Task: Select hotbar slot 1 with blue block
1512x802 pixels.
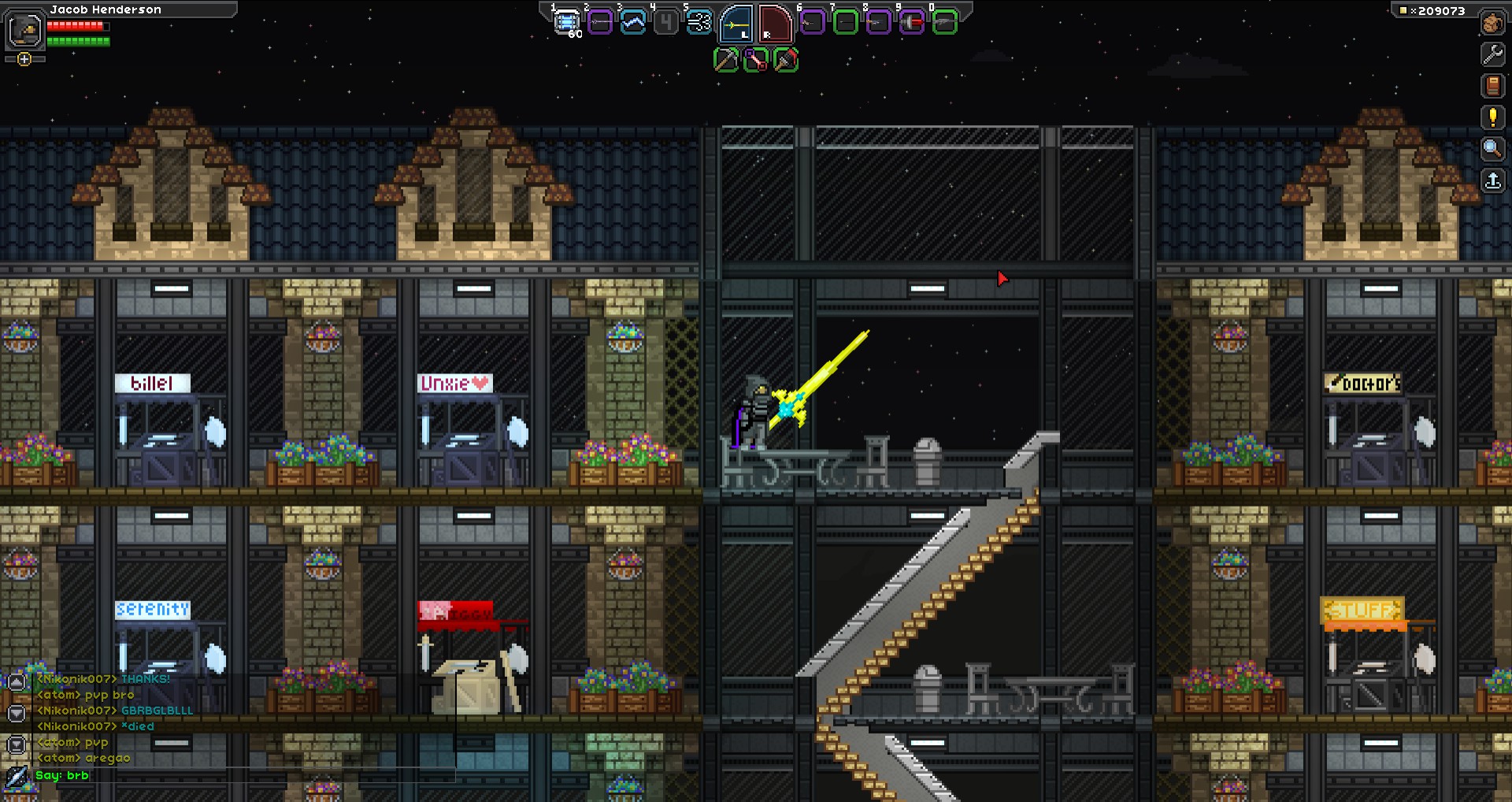Action: (x=566, y=22)
